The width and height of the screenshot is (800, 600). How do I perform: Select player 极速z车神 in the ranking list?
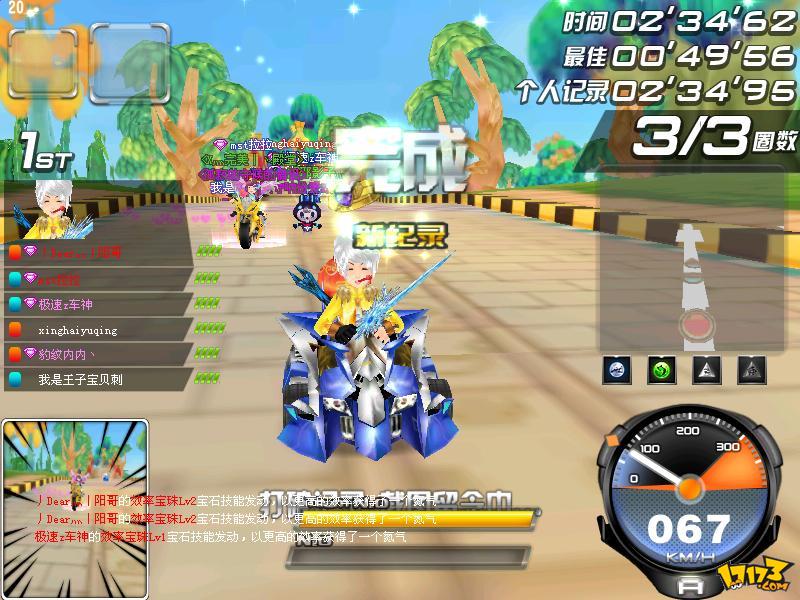click(x=98, y=304)
